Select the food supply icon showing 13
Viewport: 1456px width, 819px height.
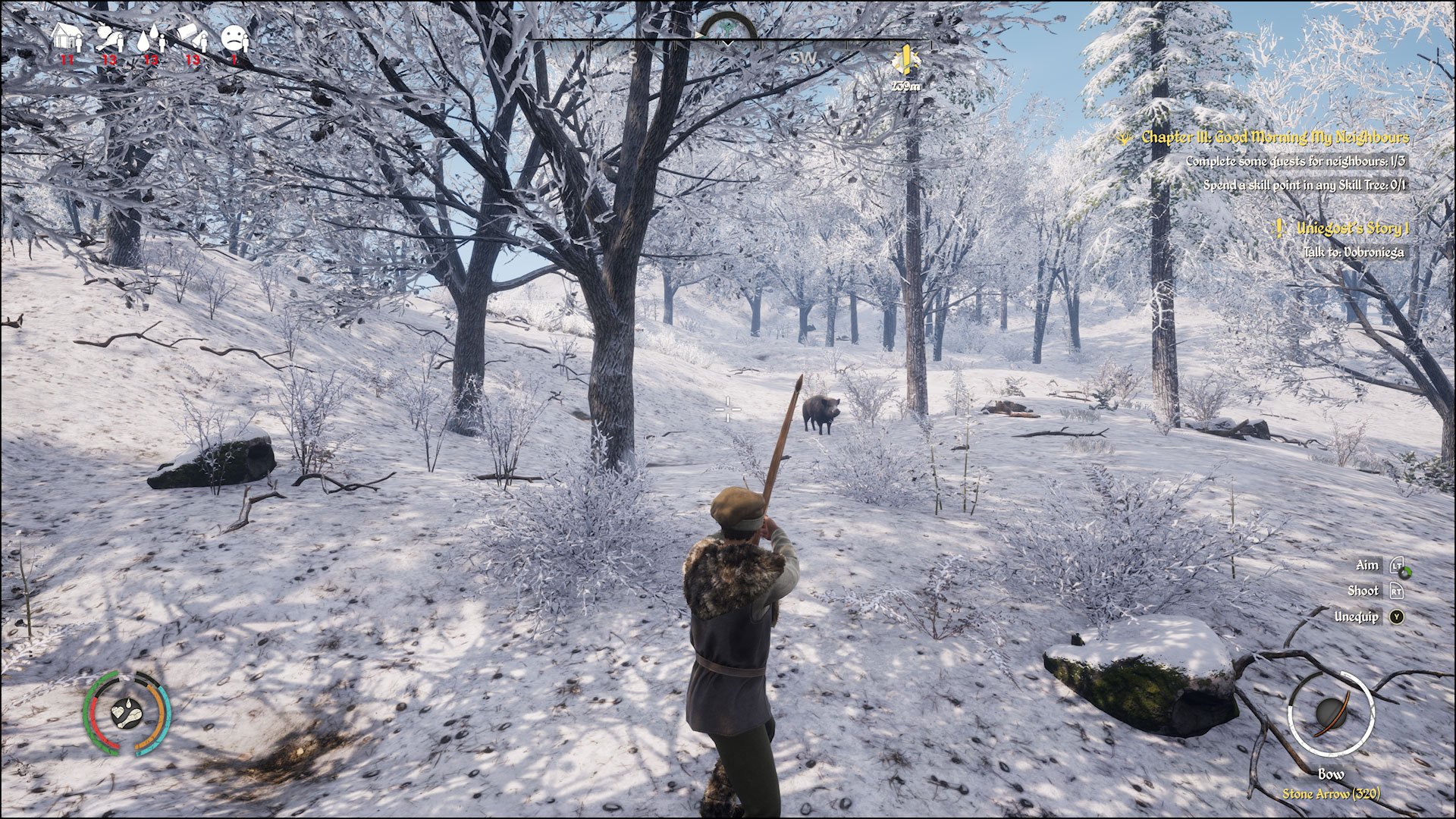click(106, 36)
